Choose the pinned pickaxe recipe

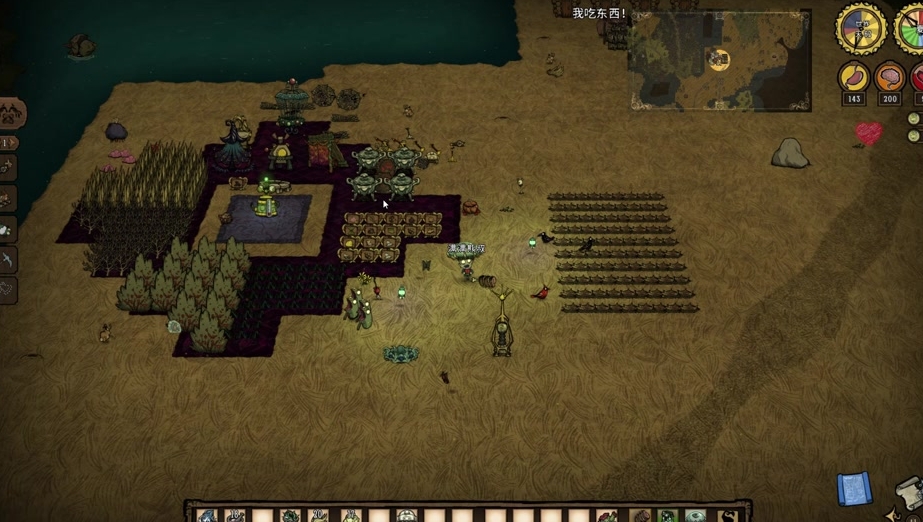click(x=7, y=259)
